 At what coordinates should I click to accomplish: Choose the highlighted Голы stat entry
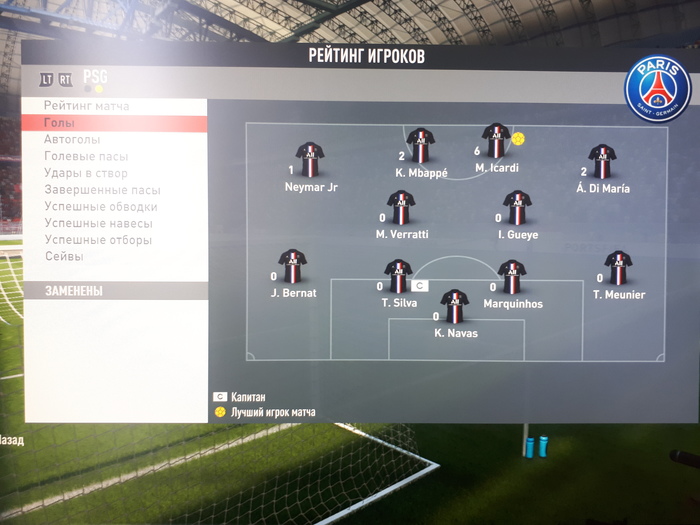pos(60,123)
